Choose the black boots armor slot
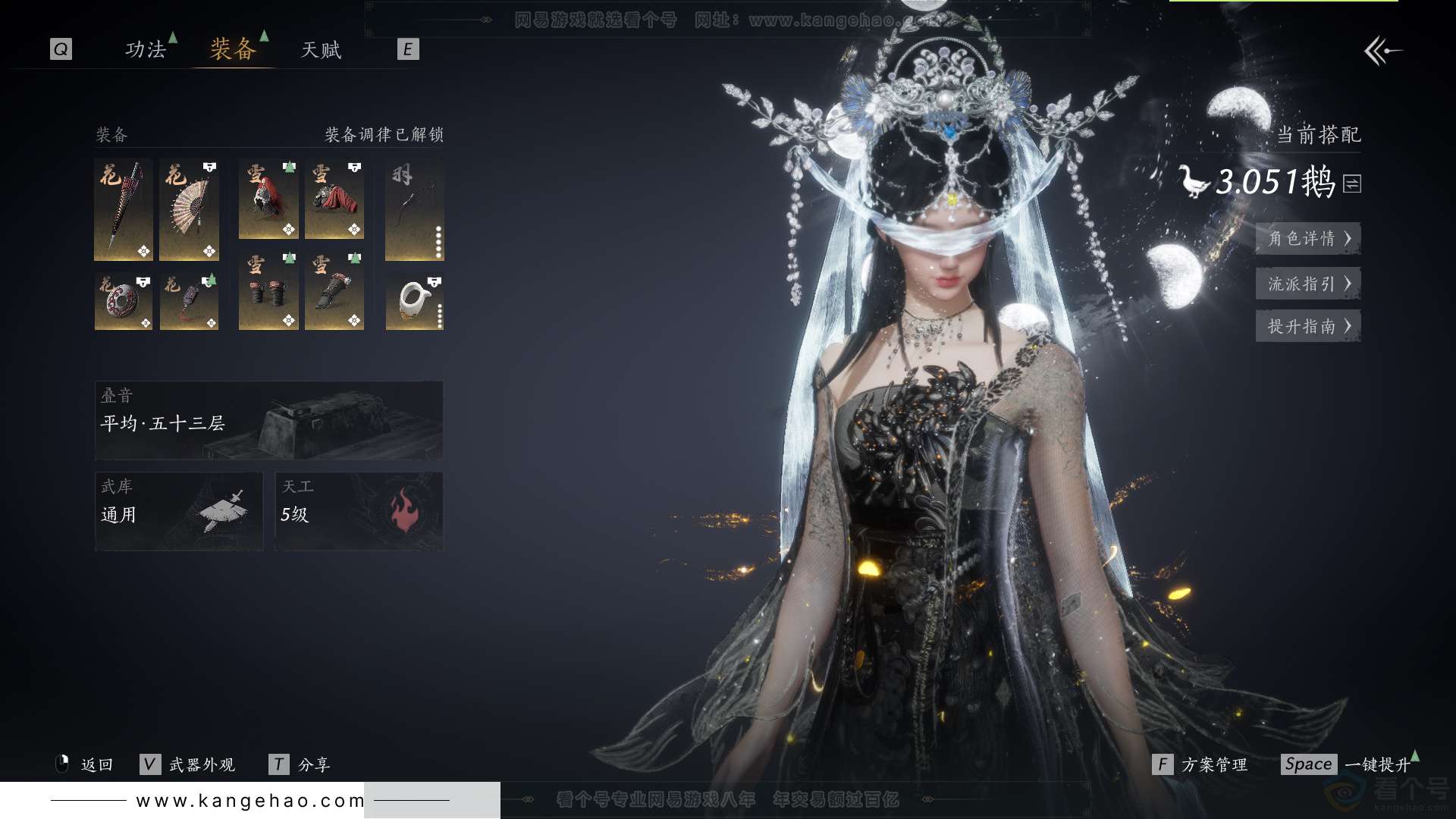 pyautogui.click(x=334, y=292)
